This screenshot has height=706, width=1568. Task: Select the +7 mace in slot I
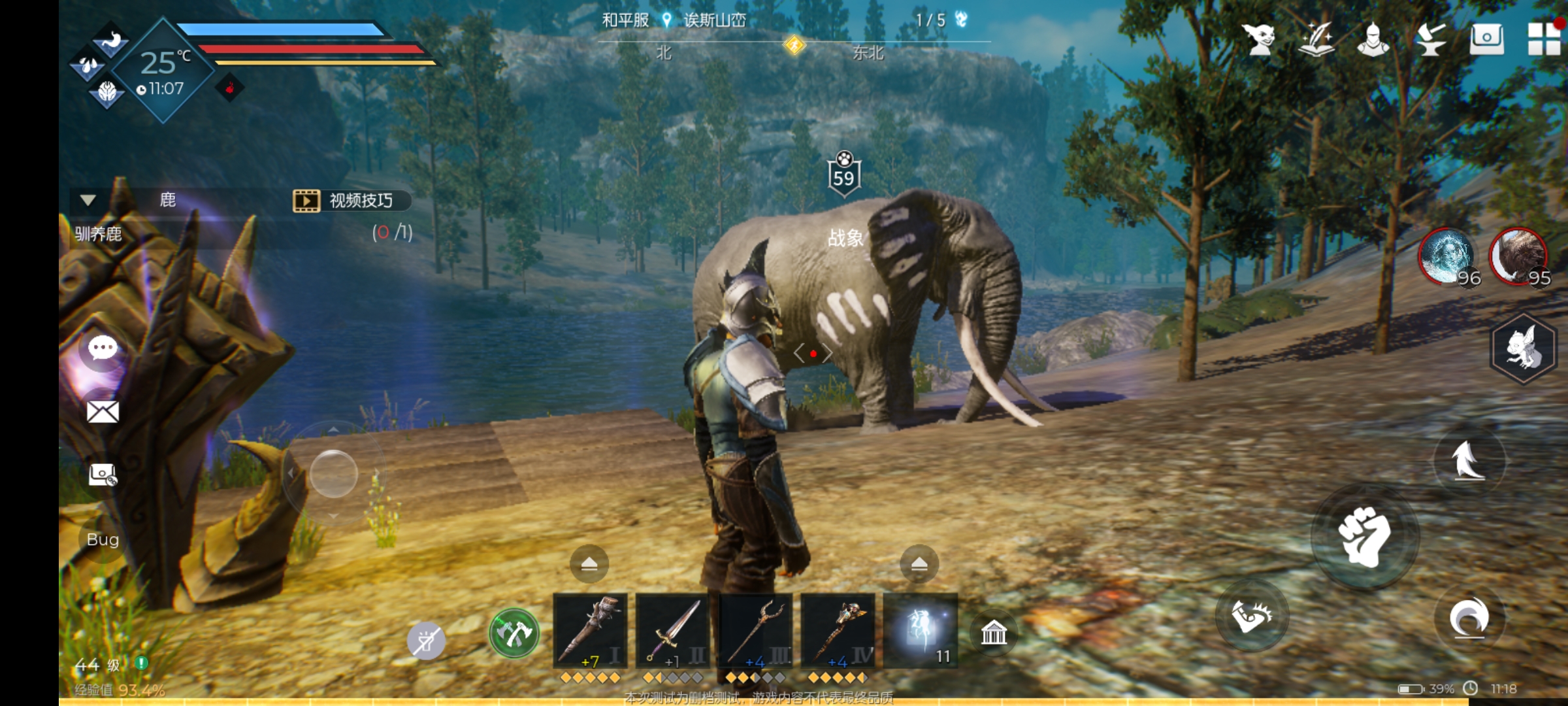[590, 631]
